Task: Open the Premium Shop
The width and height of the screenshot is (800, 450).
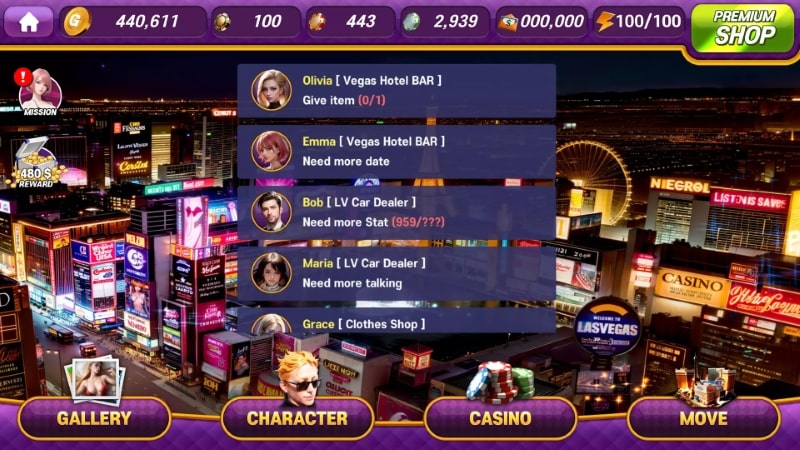Action: click(744, 27)
